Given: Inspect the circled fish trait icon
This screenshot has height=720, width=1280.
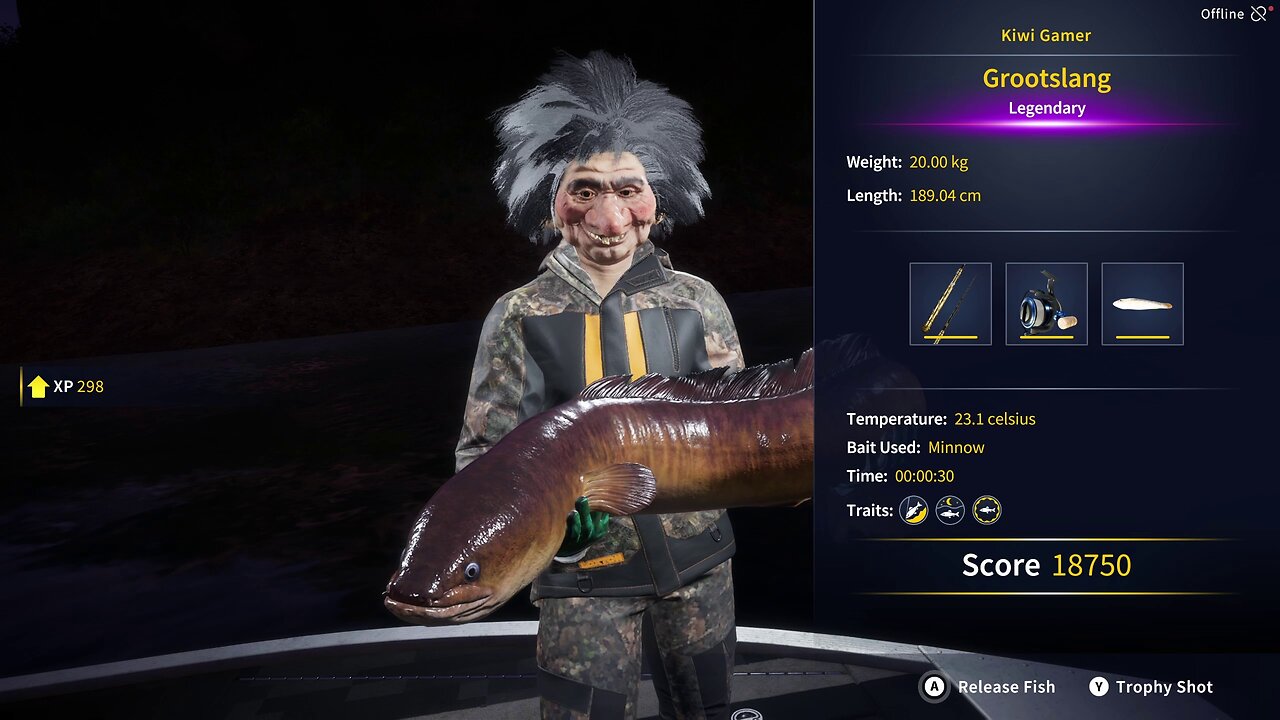Looking at the screenshot, I should pos(987,511).
